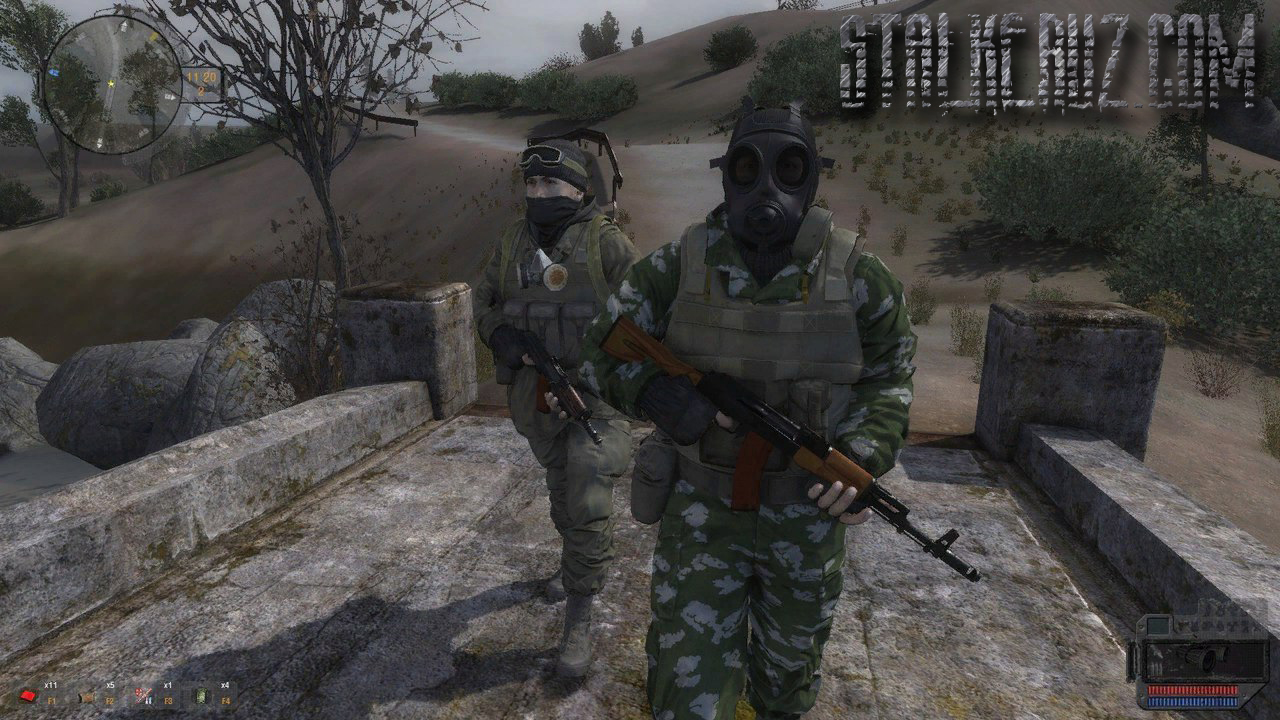Click the yellow task marker on the minimap
The height and width of the screenshot is (720, 1280).
154,35
